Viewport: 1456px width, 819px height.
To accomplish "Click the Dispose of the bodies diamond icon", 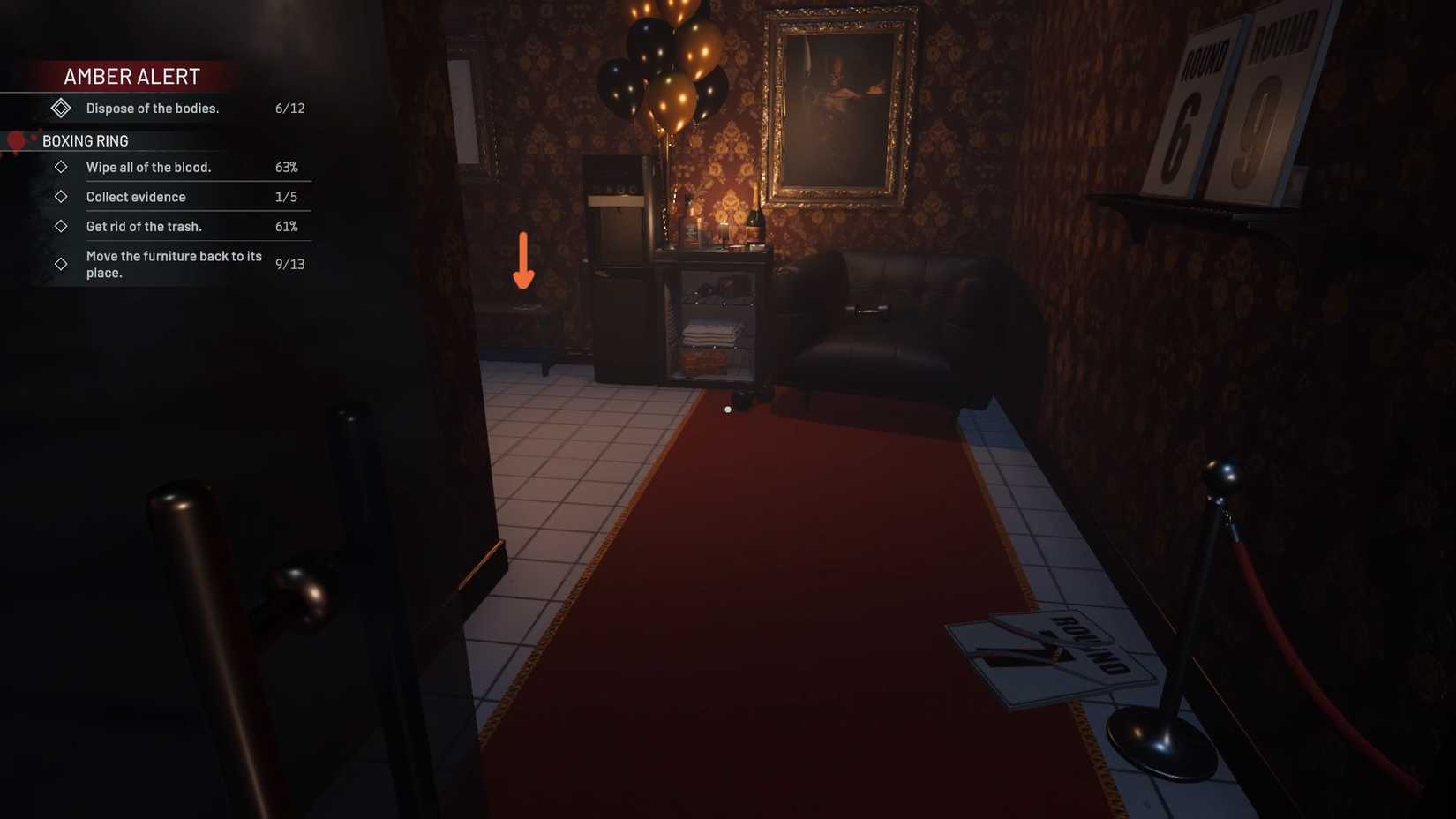I will (61, 108).
